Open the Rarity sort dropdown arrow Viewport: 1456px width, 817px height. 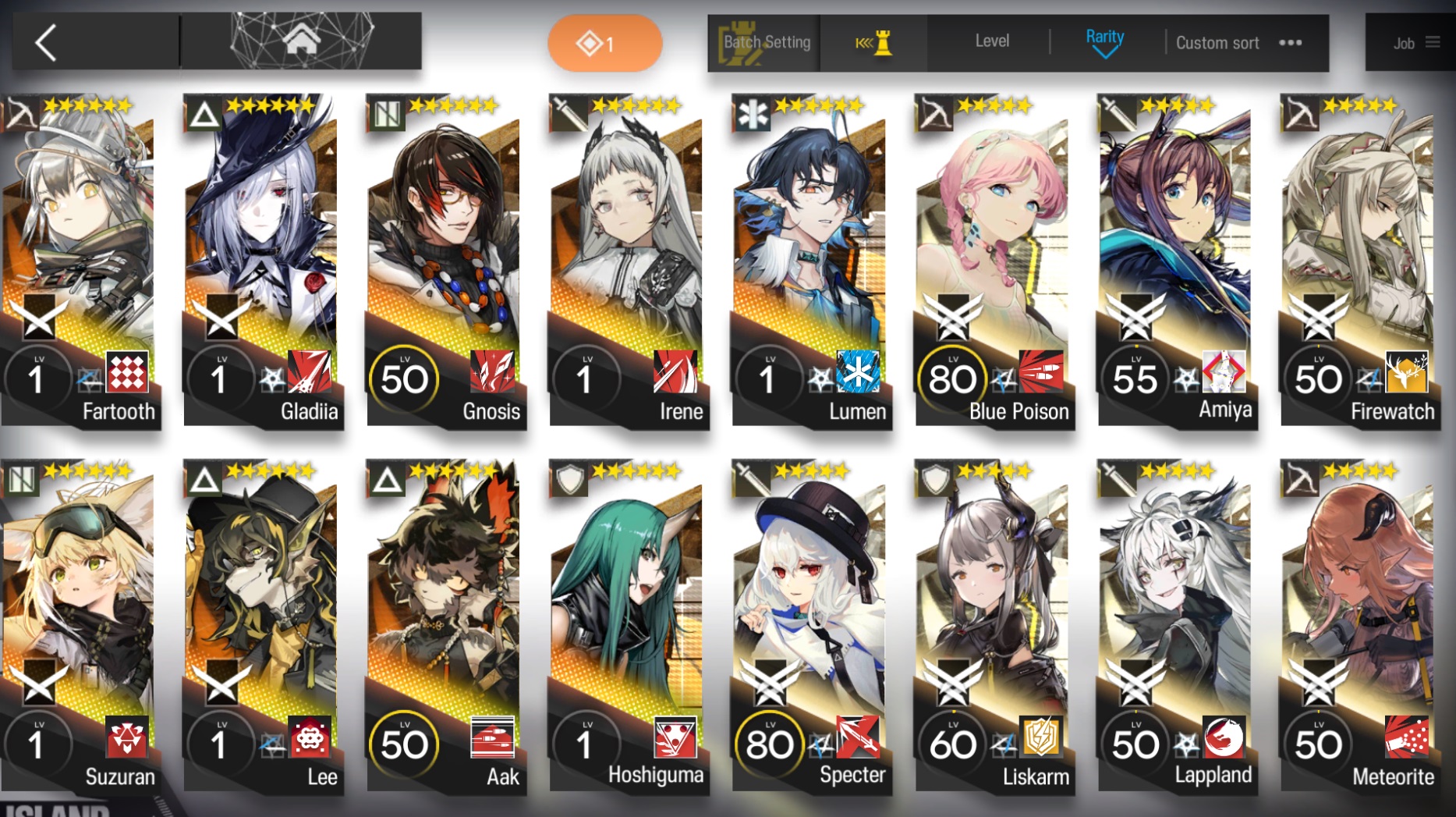click(1104, 52)
